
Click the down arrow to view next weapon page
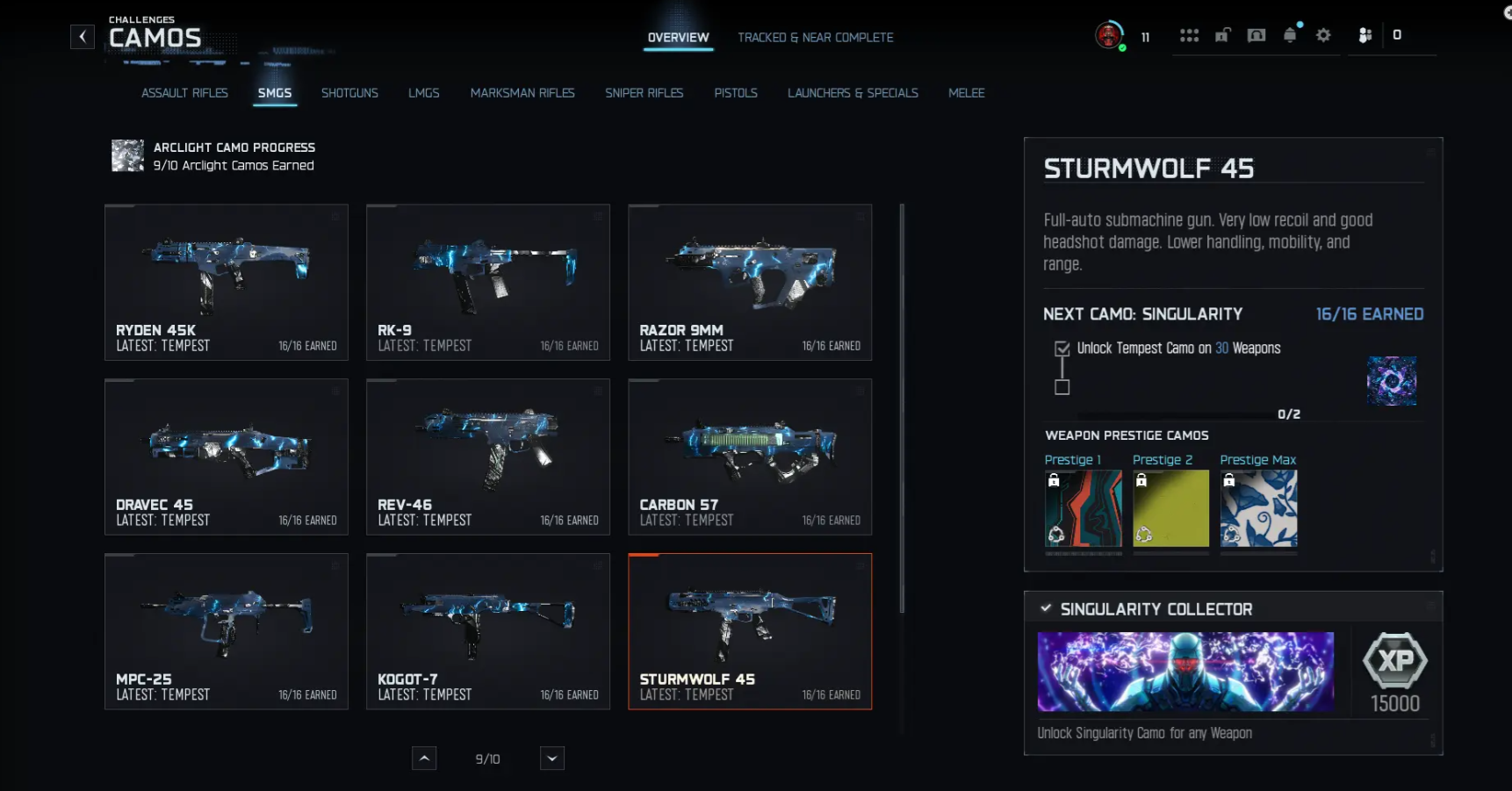click(x=551, y=758)
